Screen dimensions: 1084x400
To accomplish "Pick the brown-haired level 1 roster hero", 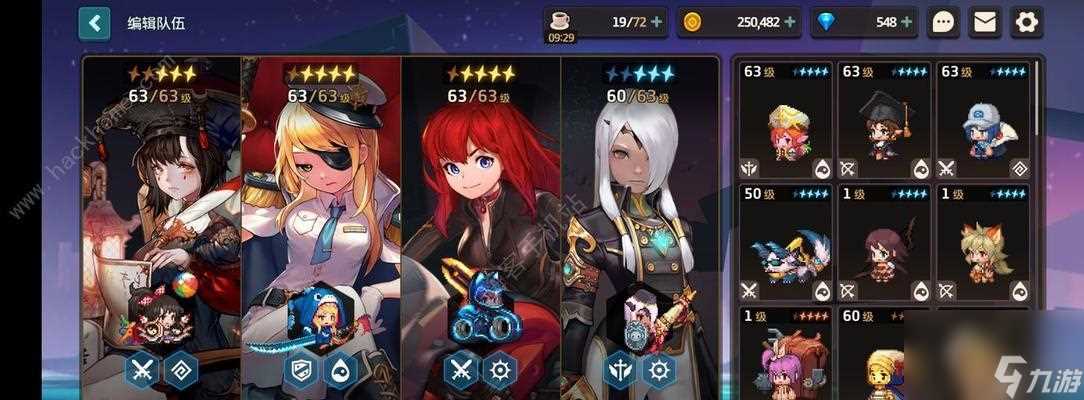I will point(884,243).
